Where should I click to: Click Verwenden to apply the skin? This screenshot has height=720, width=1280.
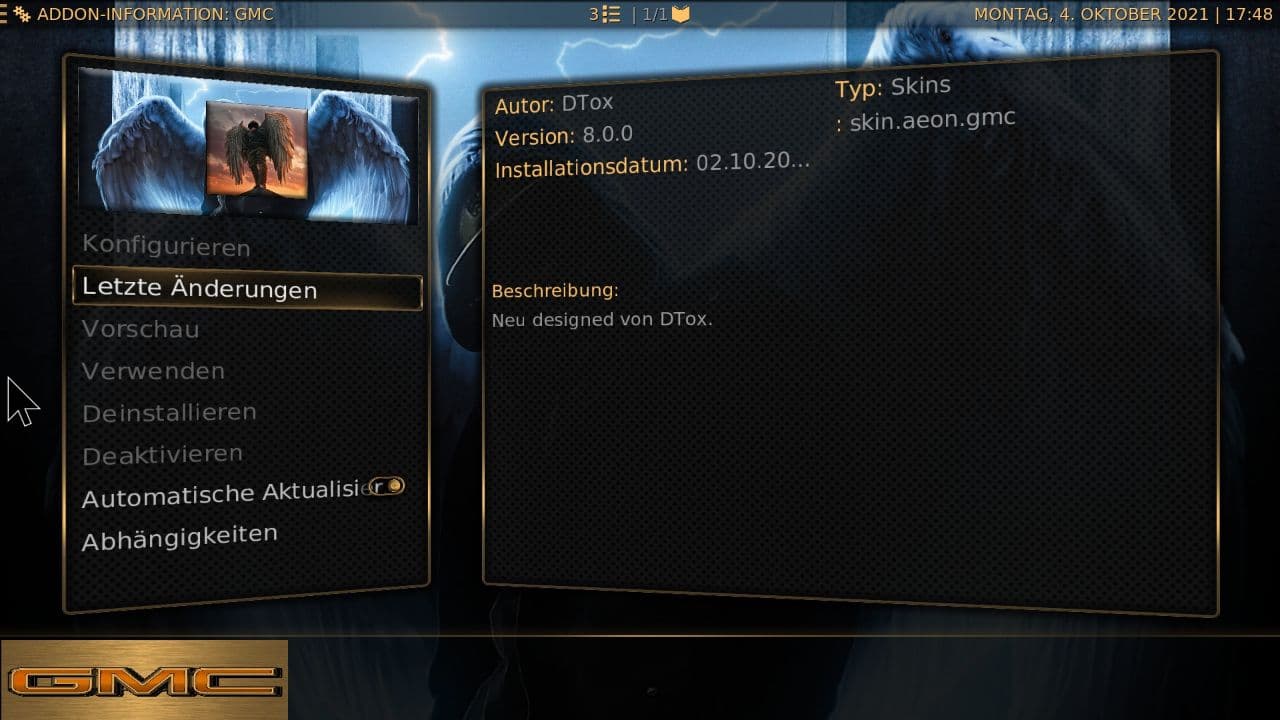pyautogui.click(x=153, y=371)
